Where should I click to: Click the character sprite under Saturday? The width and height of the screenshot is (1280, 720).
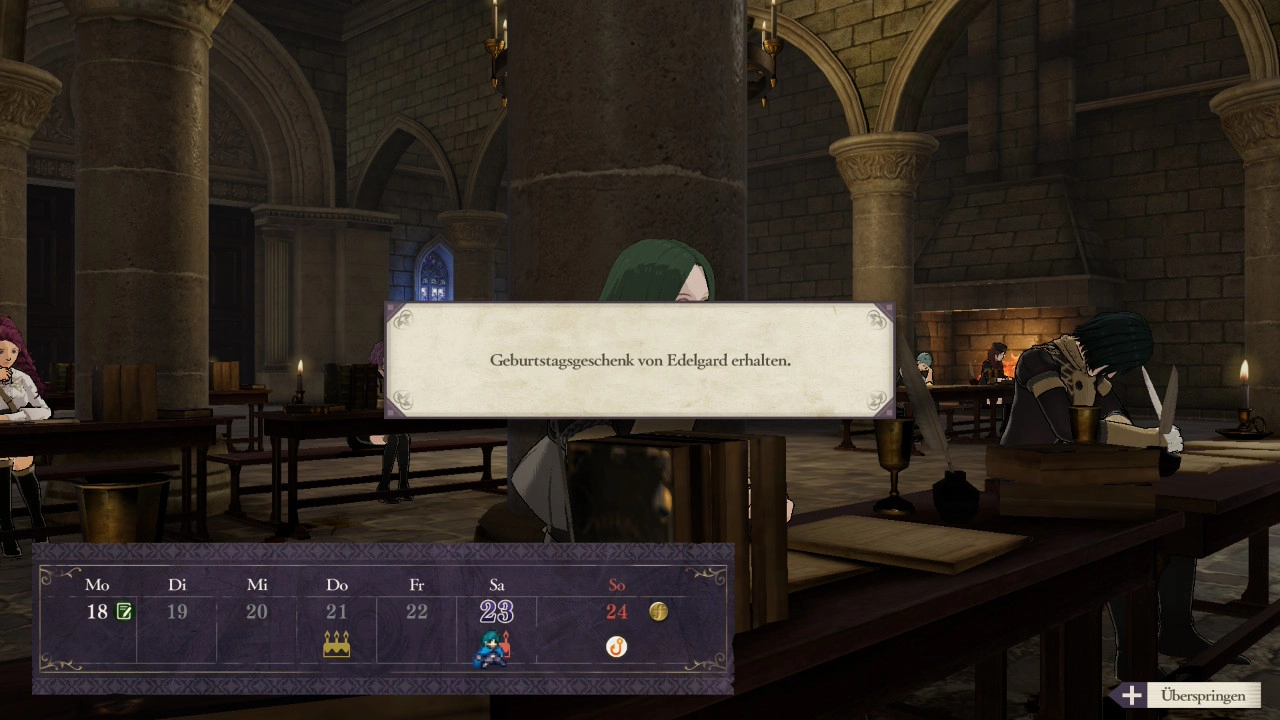coord(492,648)
